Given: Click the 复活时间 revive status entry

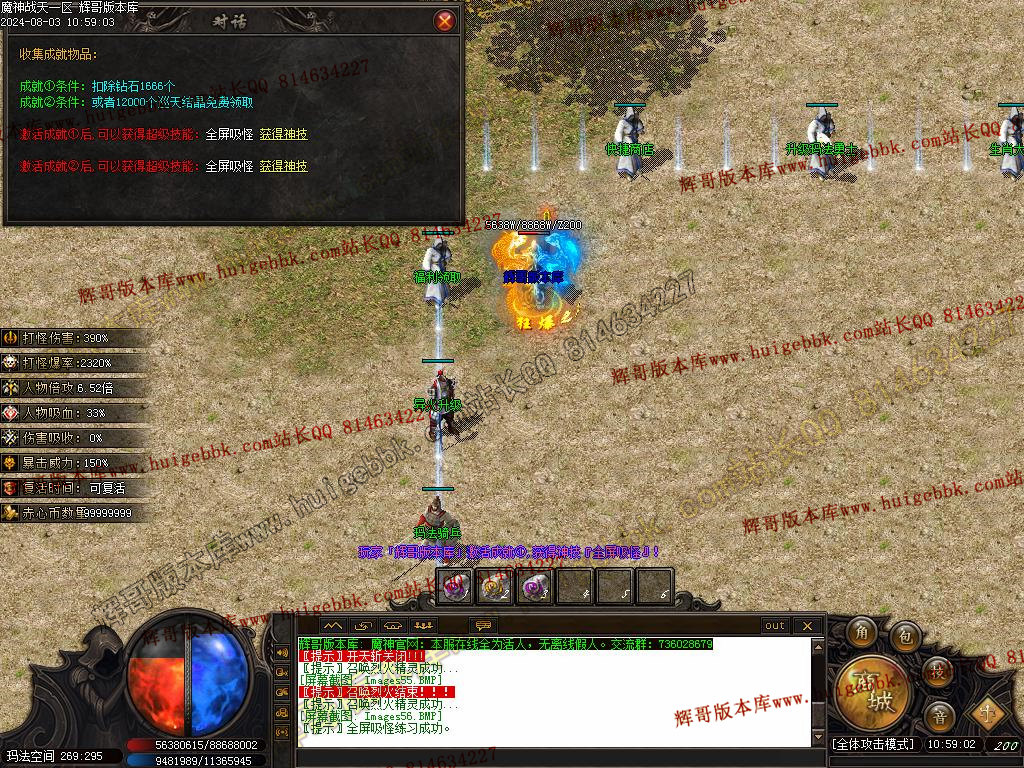Looking at the screenshot, I should tap(68, 488).
